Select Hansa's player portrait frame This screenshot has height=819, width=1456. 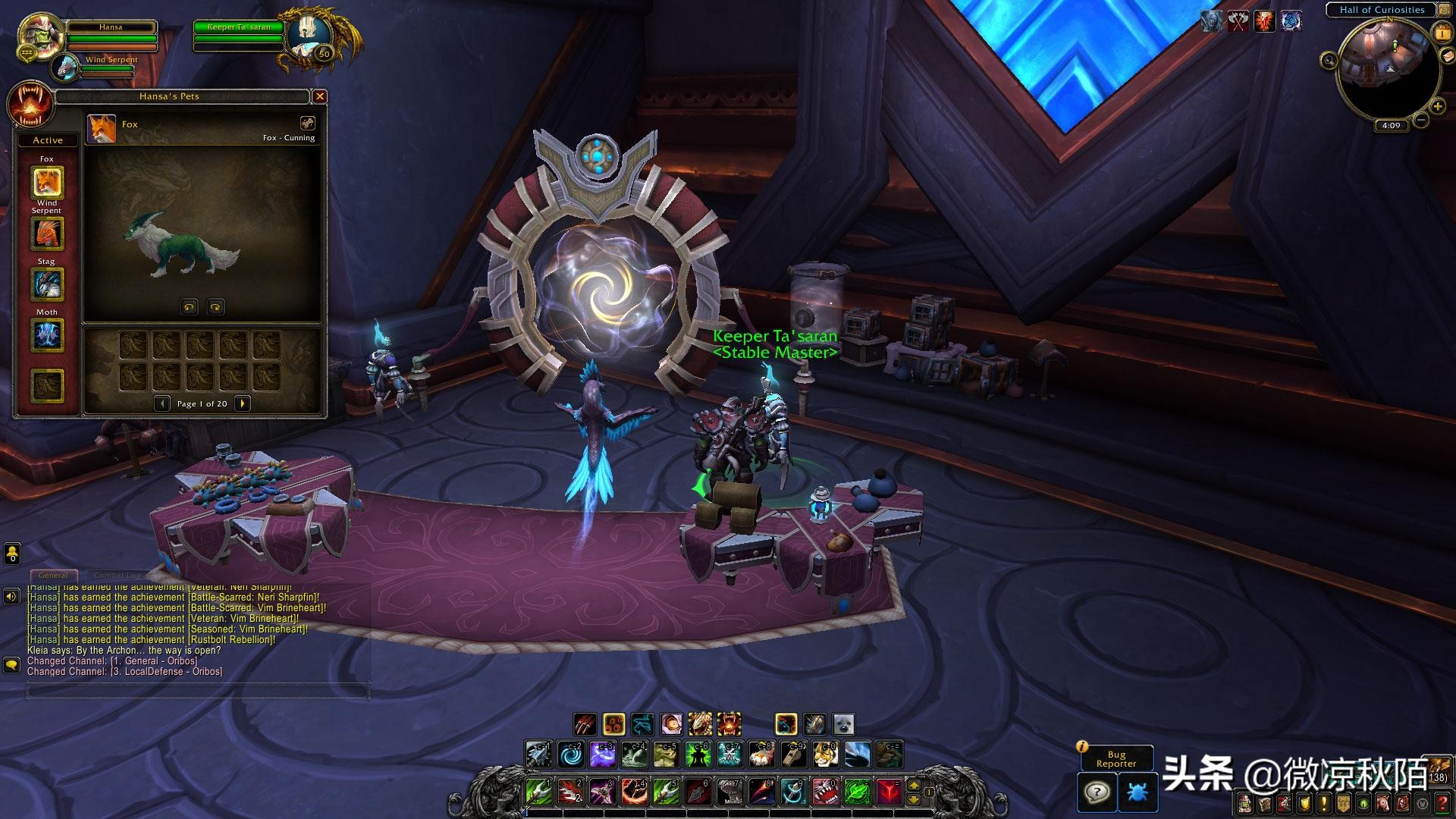pyautogui.click(x=40, y=33)
